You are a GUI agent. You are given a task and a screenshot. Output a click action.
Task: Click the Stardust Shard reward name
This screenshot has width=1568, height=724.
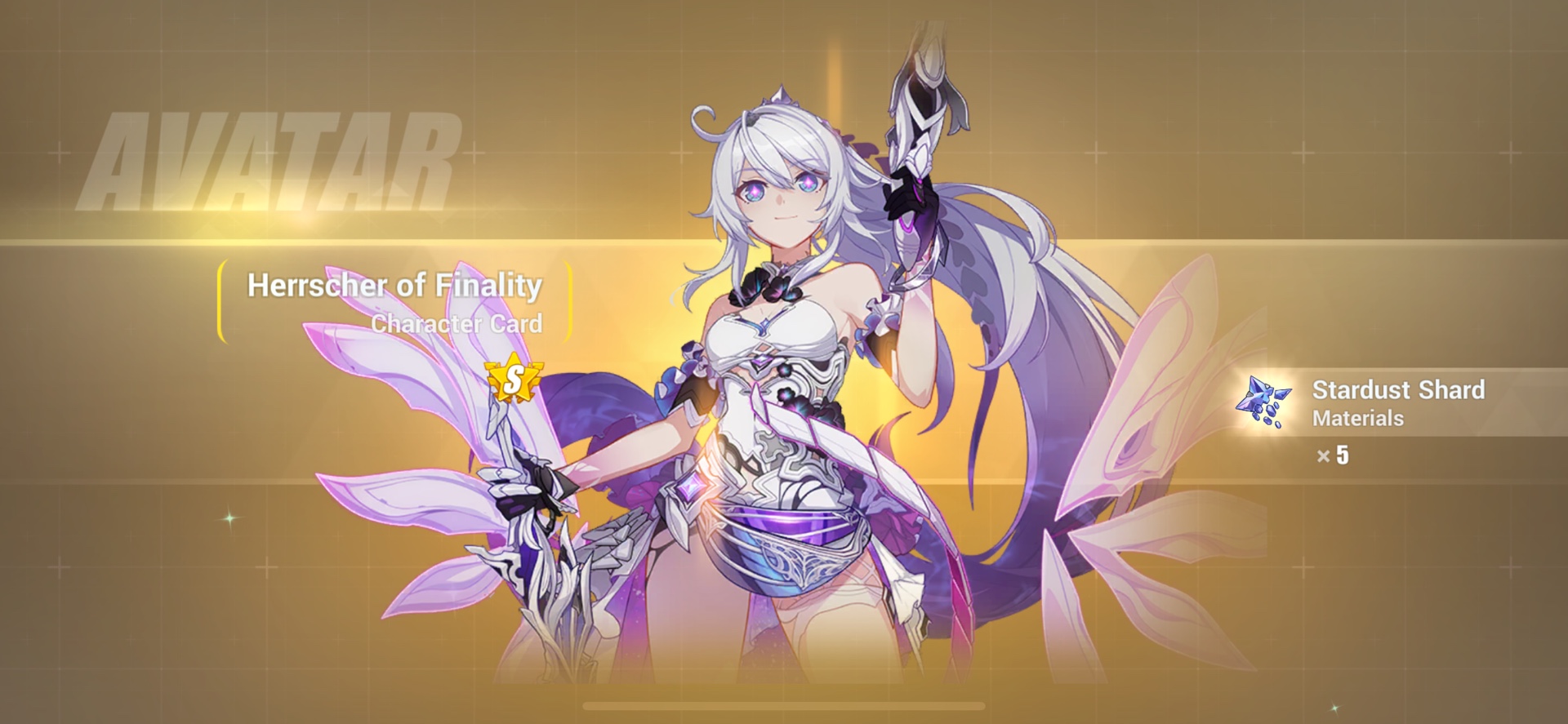point(1399,390)
